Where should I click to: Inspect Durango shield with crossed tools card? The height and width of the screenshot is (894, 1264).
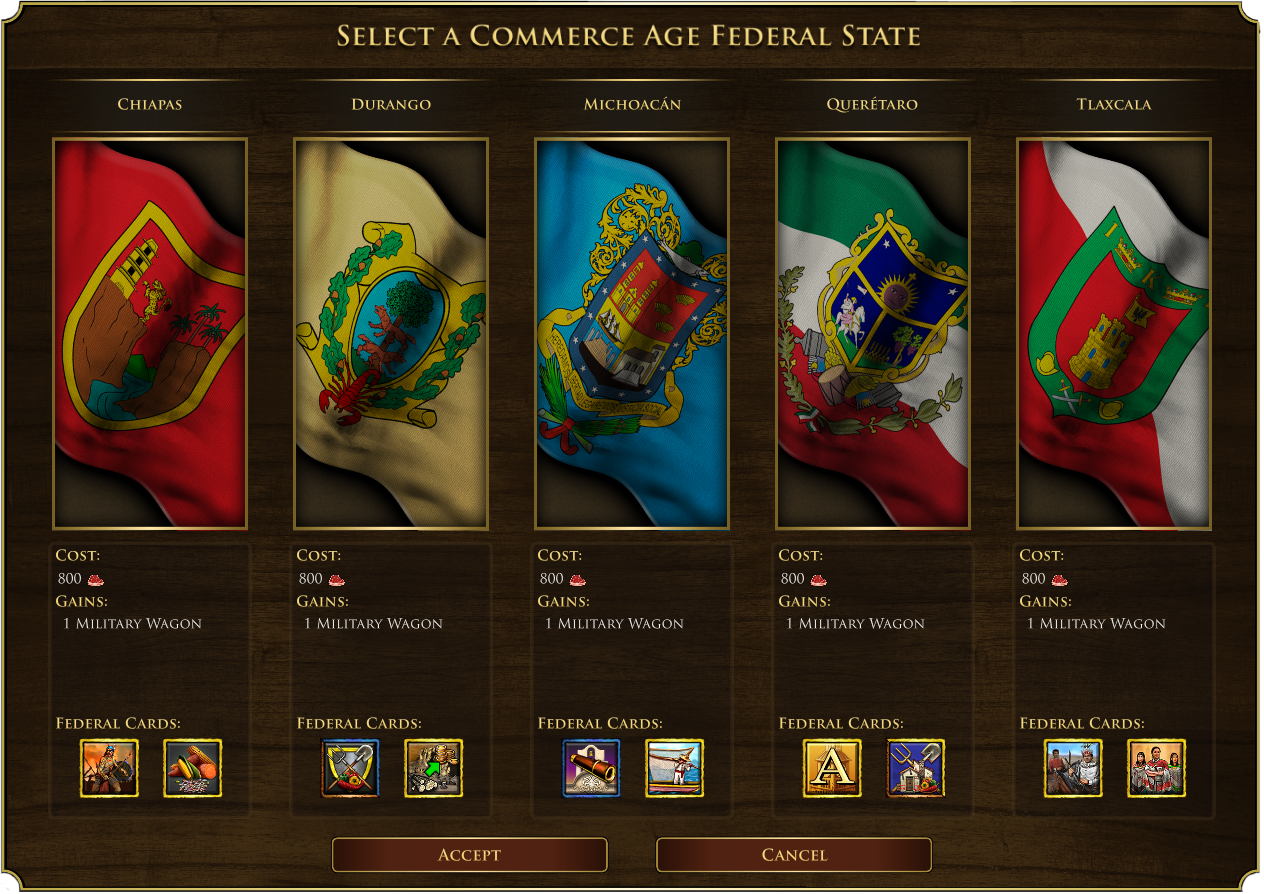pyautogui.click(x=351, y=768)
